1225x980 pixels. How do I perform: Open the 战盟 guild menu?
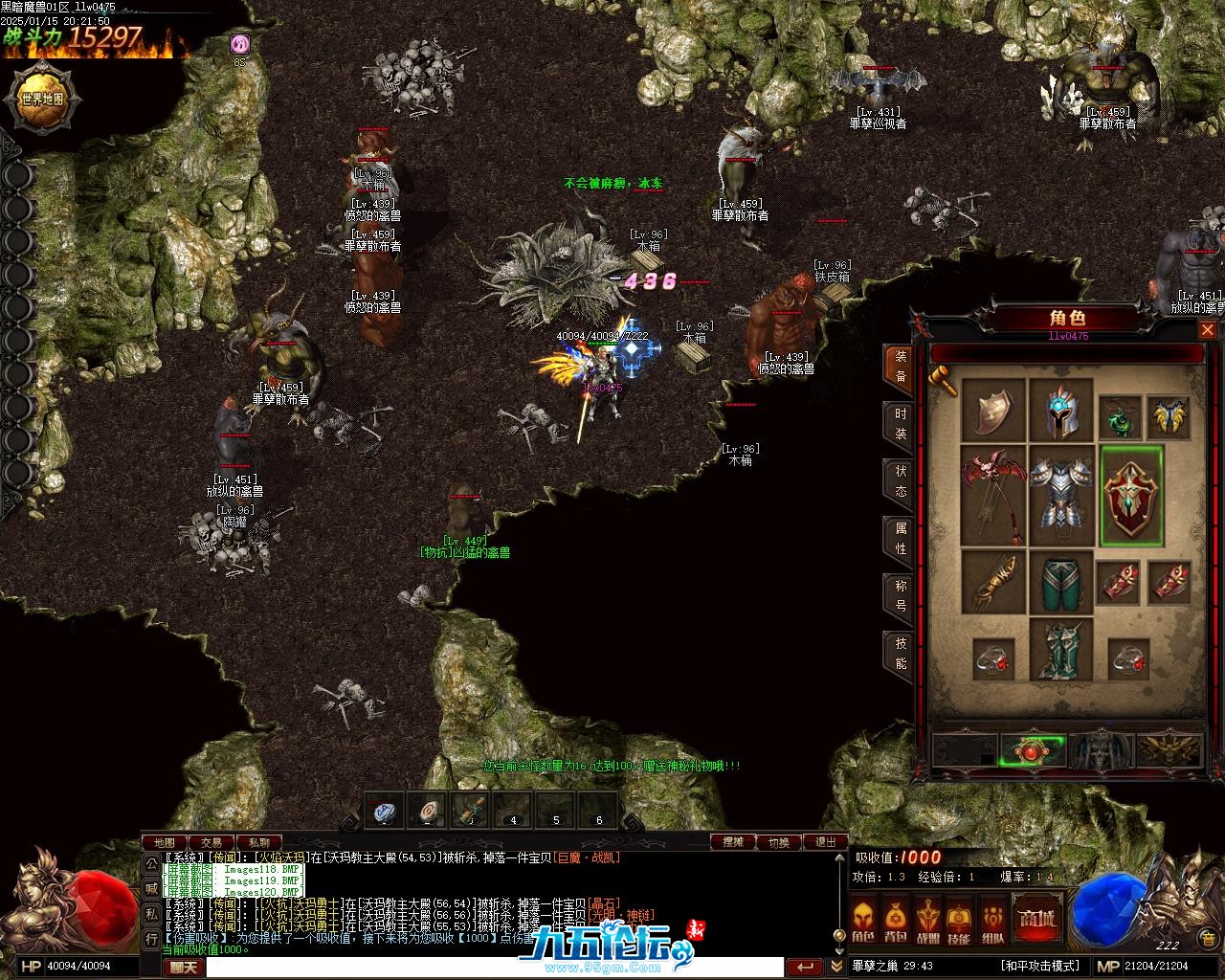(928, 920)
